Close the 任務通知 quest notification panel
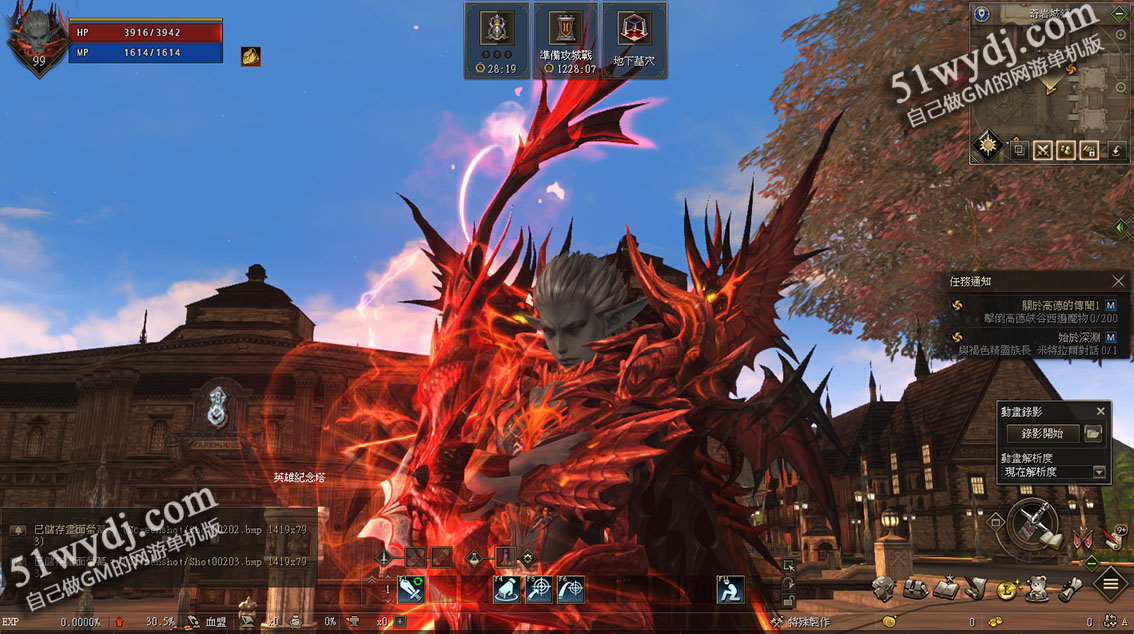1134x634 pixels. (x=1119, y=282)
